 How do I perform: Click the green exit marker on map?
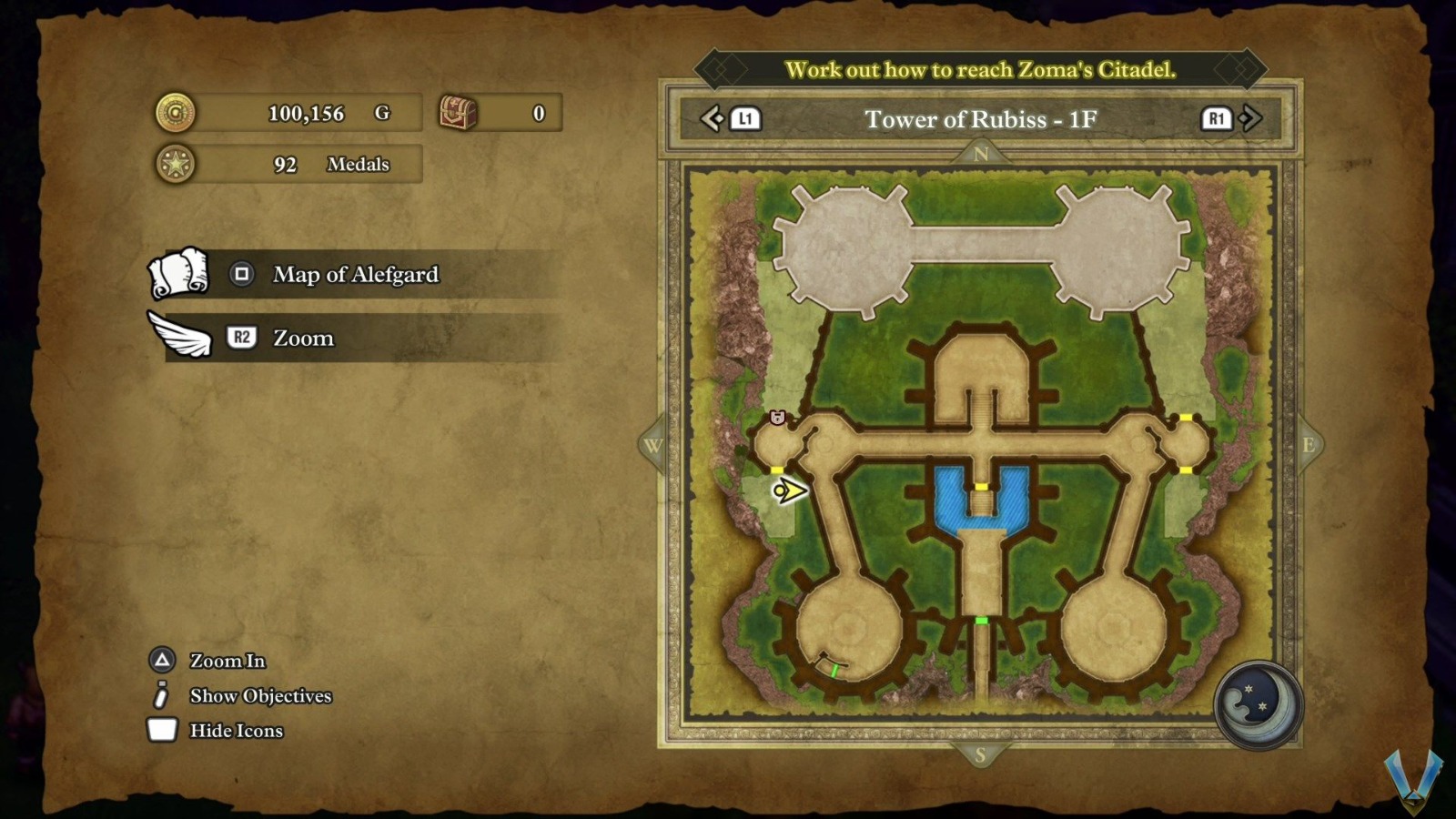pos(981,621)
